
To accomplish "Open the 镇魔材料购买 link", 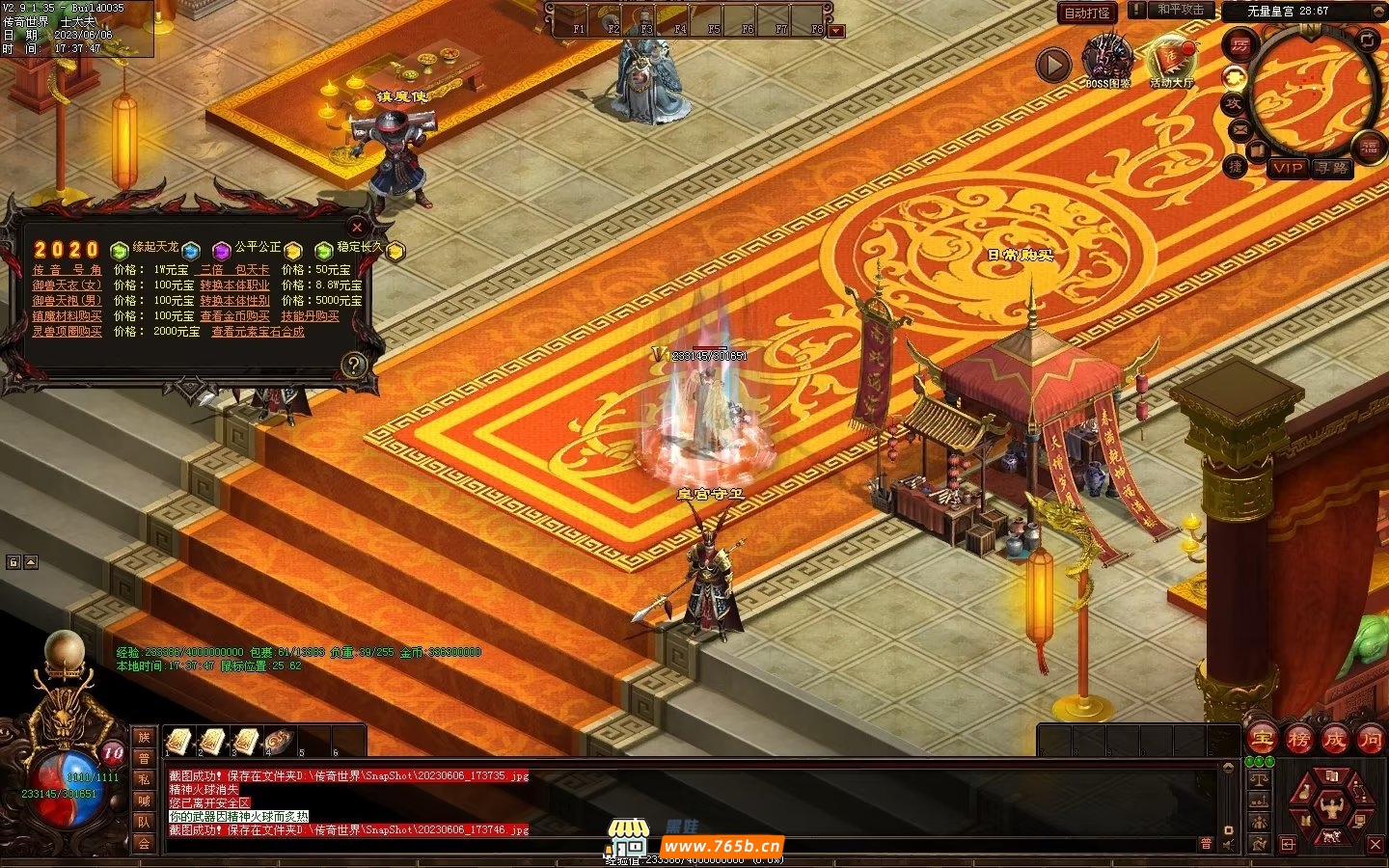I will point(67,316).
